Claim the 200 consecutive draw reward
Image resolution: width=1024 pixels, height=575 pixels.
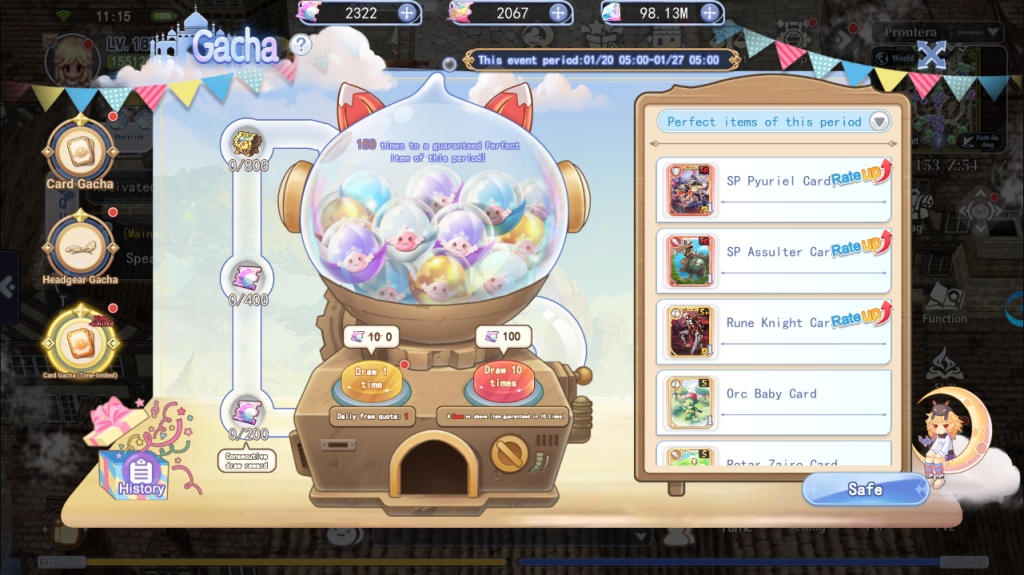pyautogui.click(x=247, y=410)
